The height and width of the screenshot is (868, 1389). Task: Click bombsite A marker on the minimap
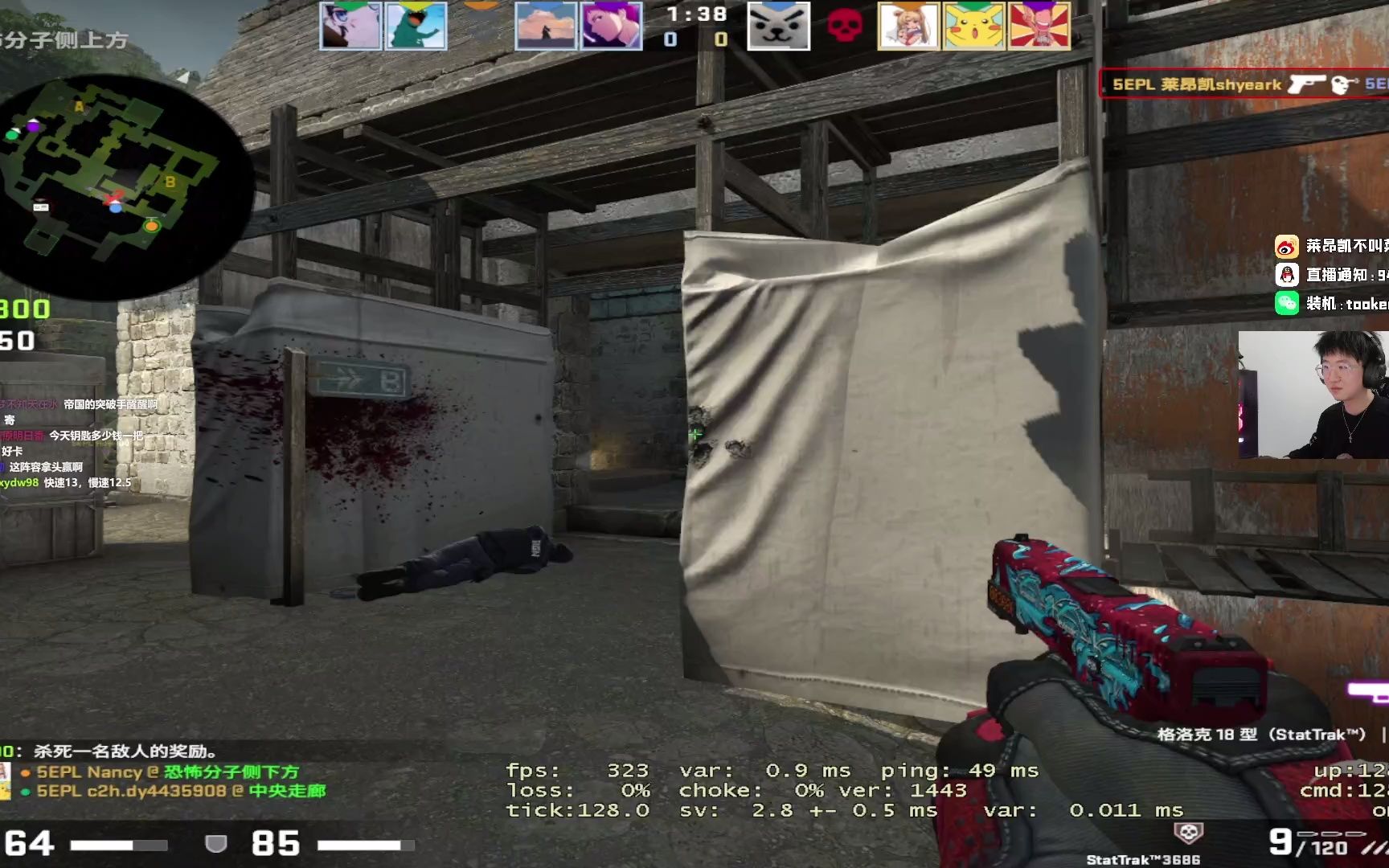coord(79,106)
